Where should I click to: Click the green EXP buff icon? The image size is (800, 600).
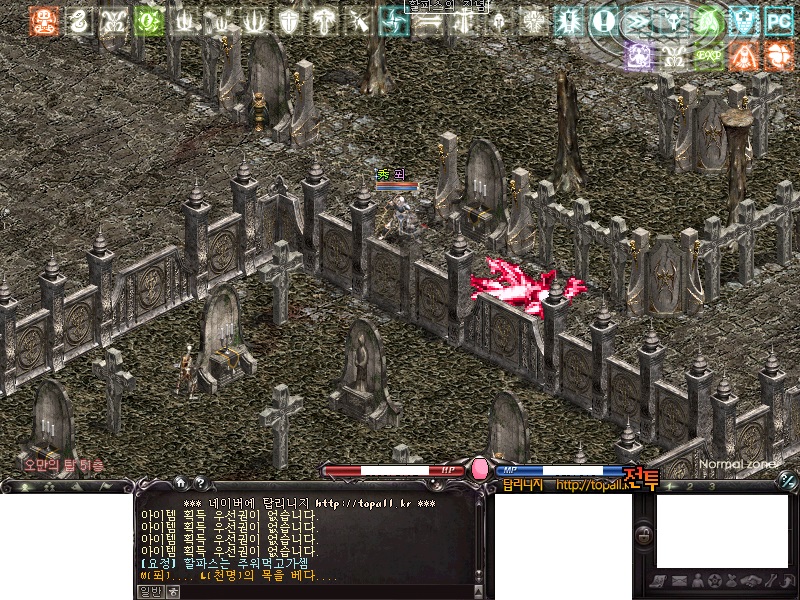tap(709, 55)
